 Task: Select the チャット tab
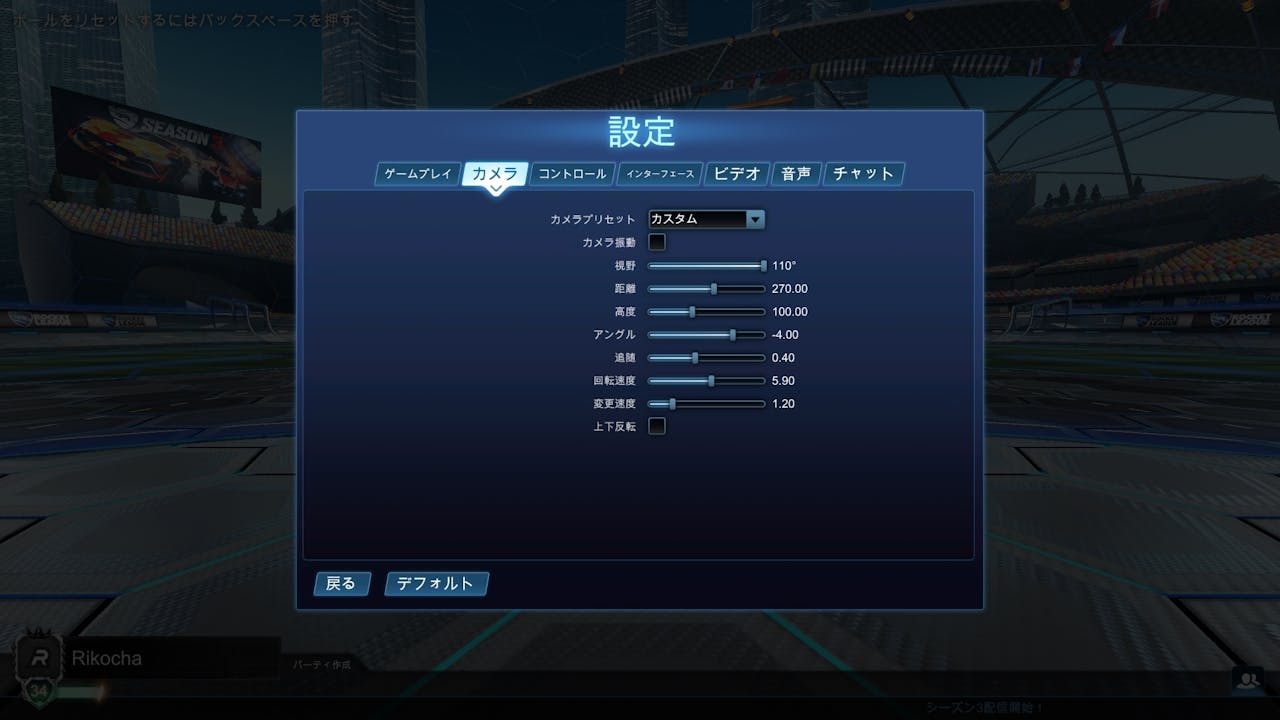point(862,173)
